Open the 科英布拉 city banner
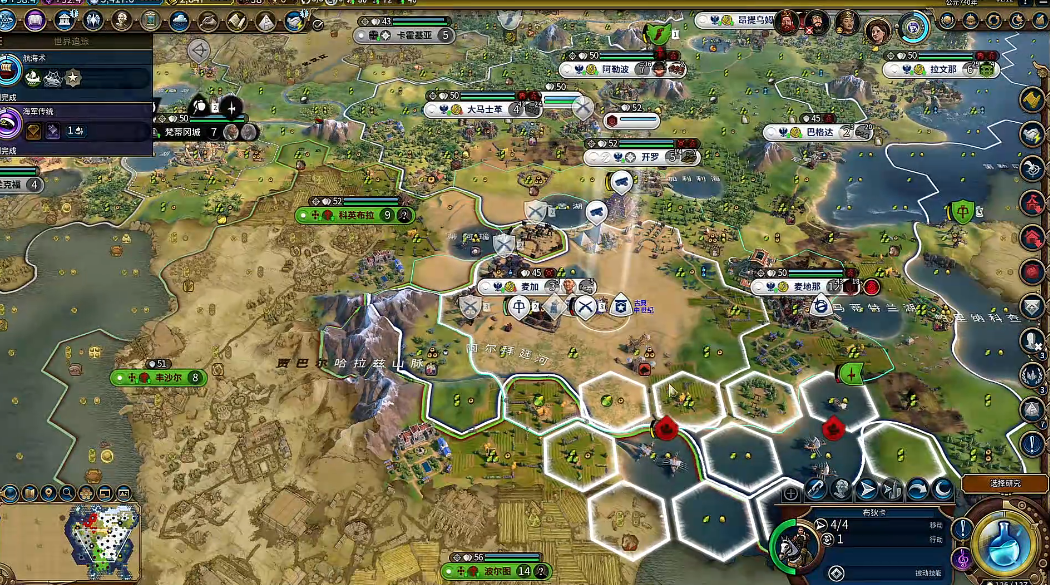This screenshot has height=585, width=1050. (x=355, y=215)
